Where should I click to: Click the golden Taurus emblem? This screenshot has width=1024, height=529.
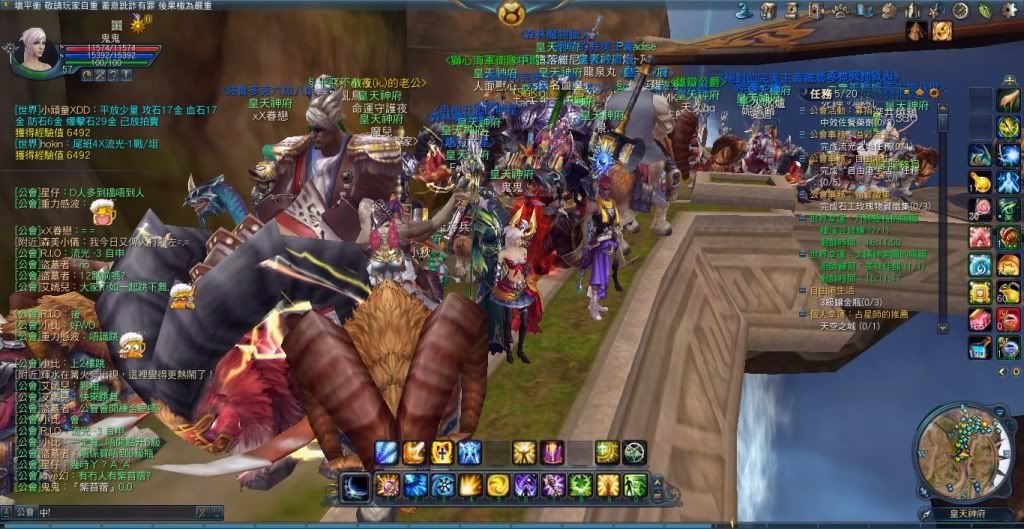(512, 13)
